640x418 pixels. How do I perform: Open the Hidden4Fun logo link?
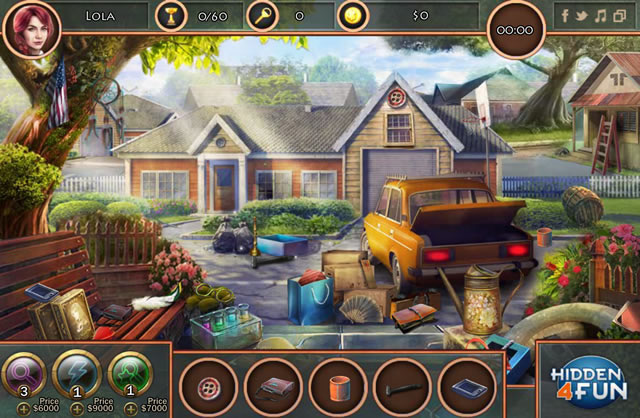click(x=587, y=381)
